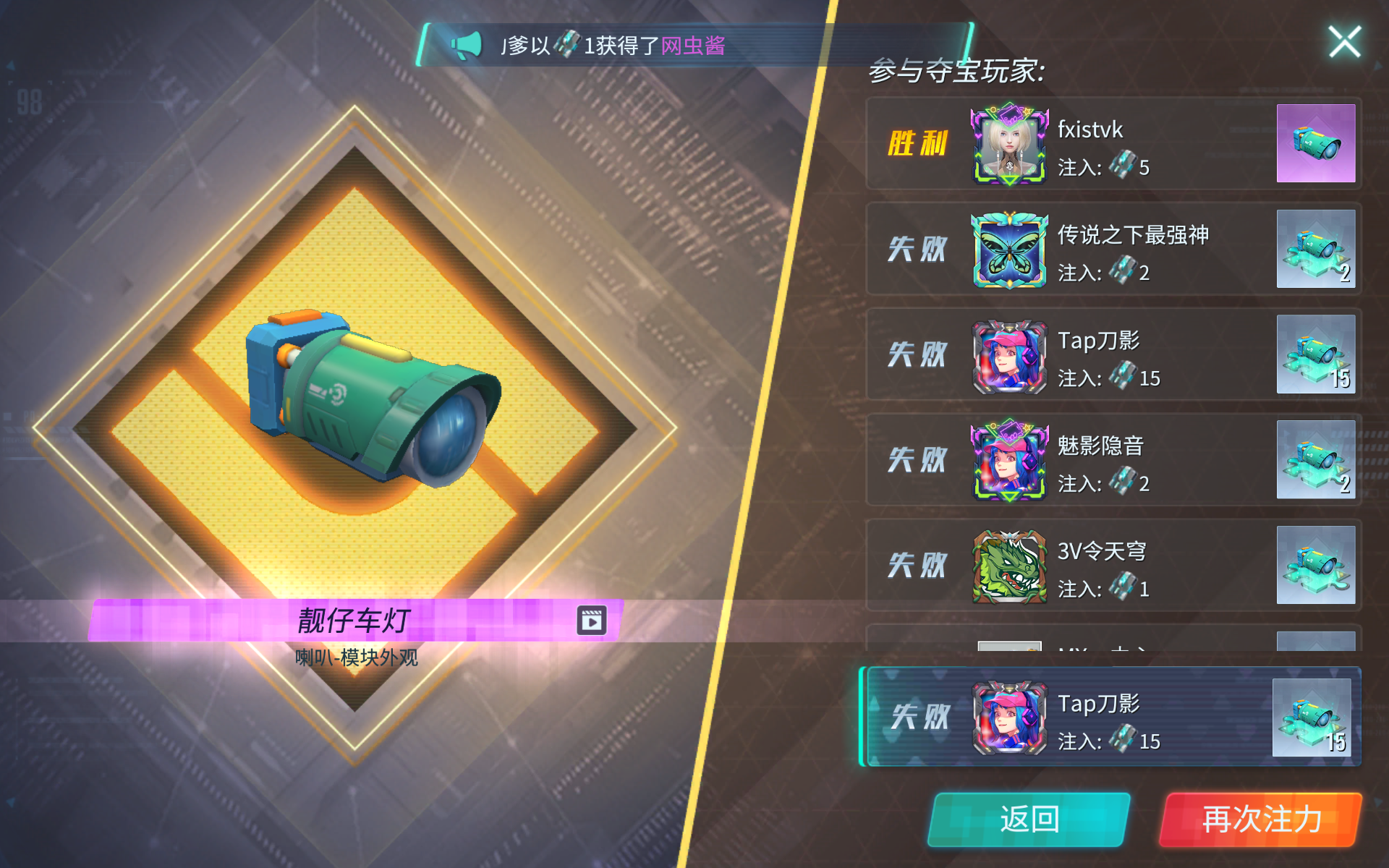Expand the partially hidden MX player entry
Viewport: 1389px width, 868px height.
click(x=1085, y=647)
